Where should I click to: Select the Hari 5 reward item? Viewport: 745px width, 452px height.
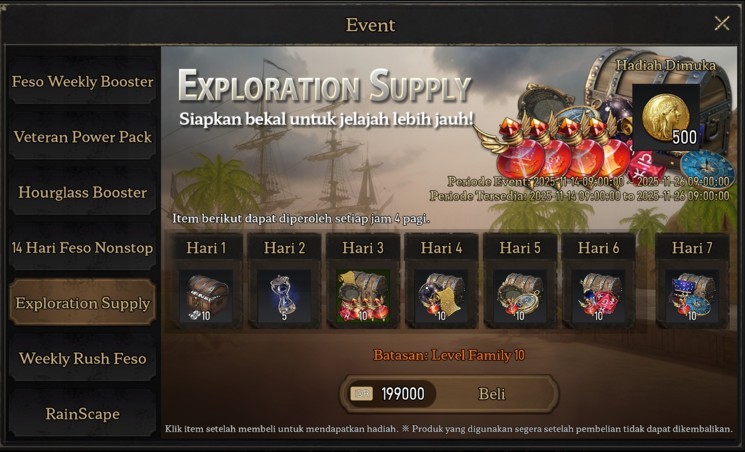click(x=519, y=297)
